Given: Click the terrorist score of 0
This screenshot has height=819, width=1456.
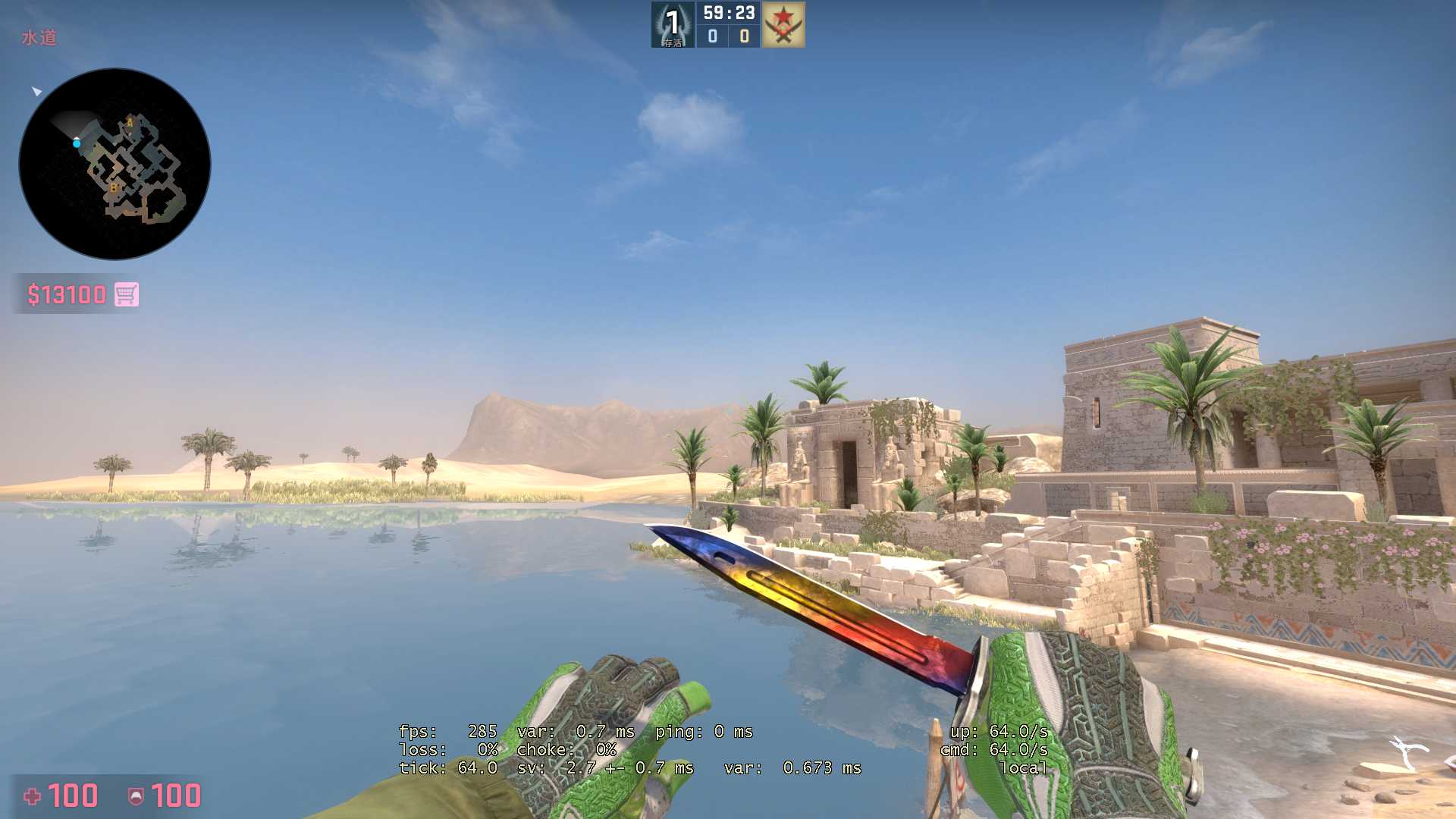Looking at the screenshot, I should pos(745,36).
